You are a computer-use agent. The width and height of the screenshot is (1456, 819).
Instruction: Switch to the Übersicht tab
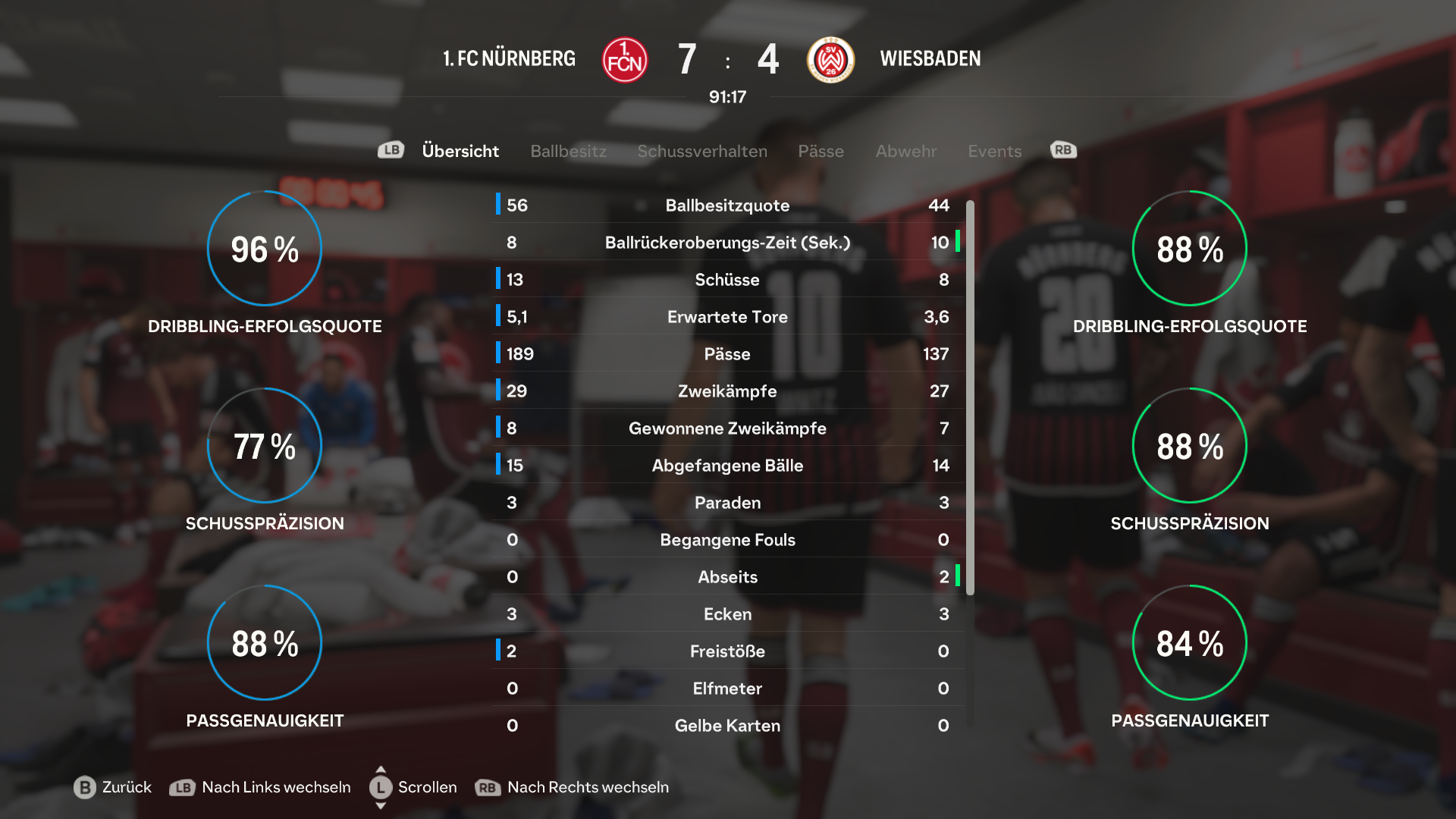tap(460, 151)
